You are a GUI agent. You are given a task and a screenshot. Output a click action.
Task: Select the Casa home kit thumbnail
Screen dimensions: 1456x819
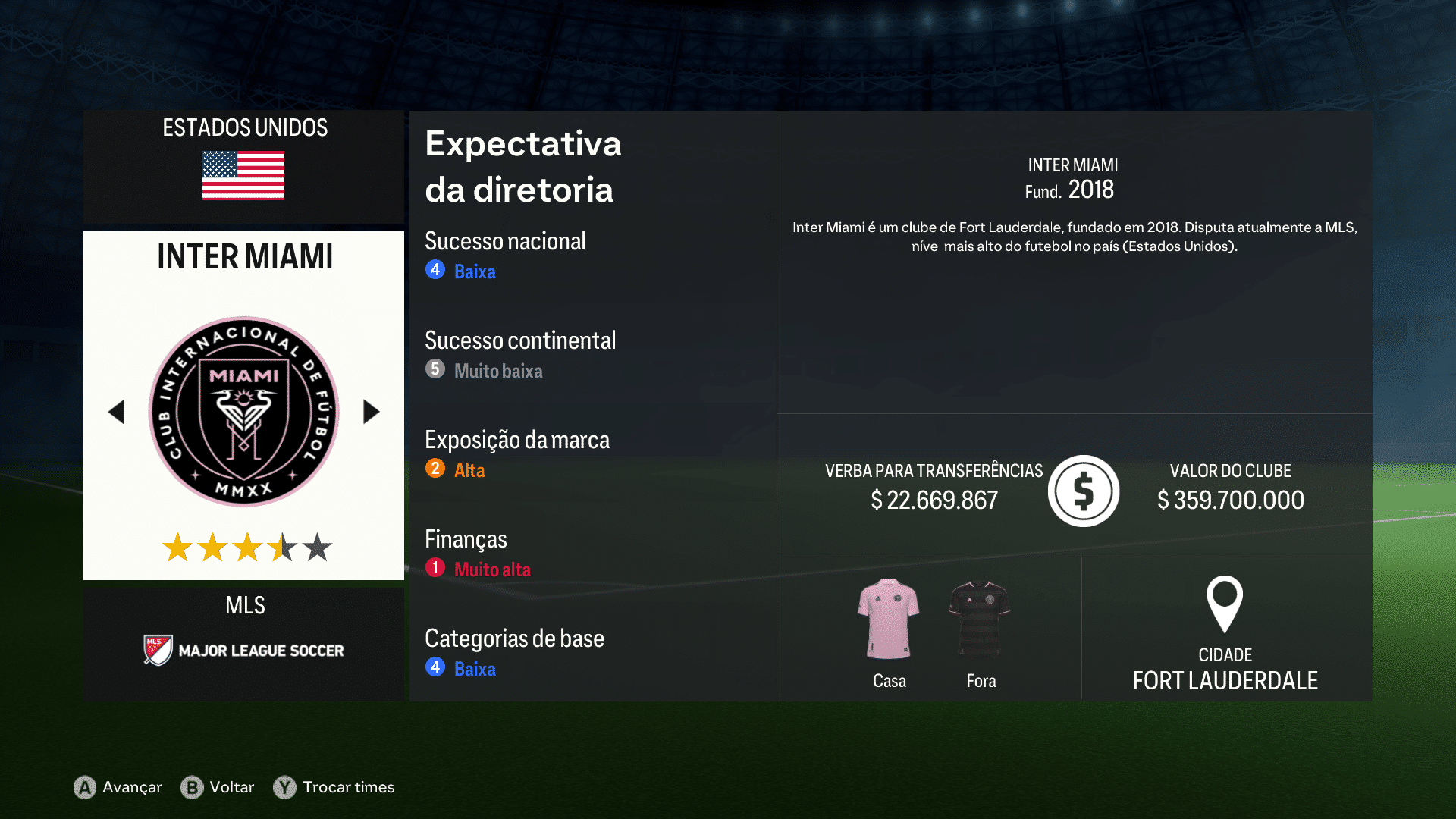[889, 616]
